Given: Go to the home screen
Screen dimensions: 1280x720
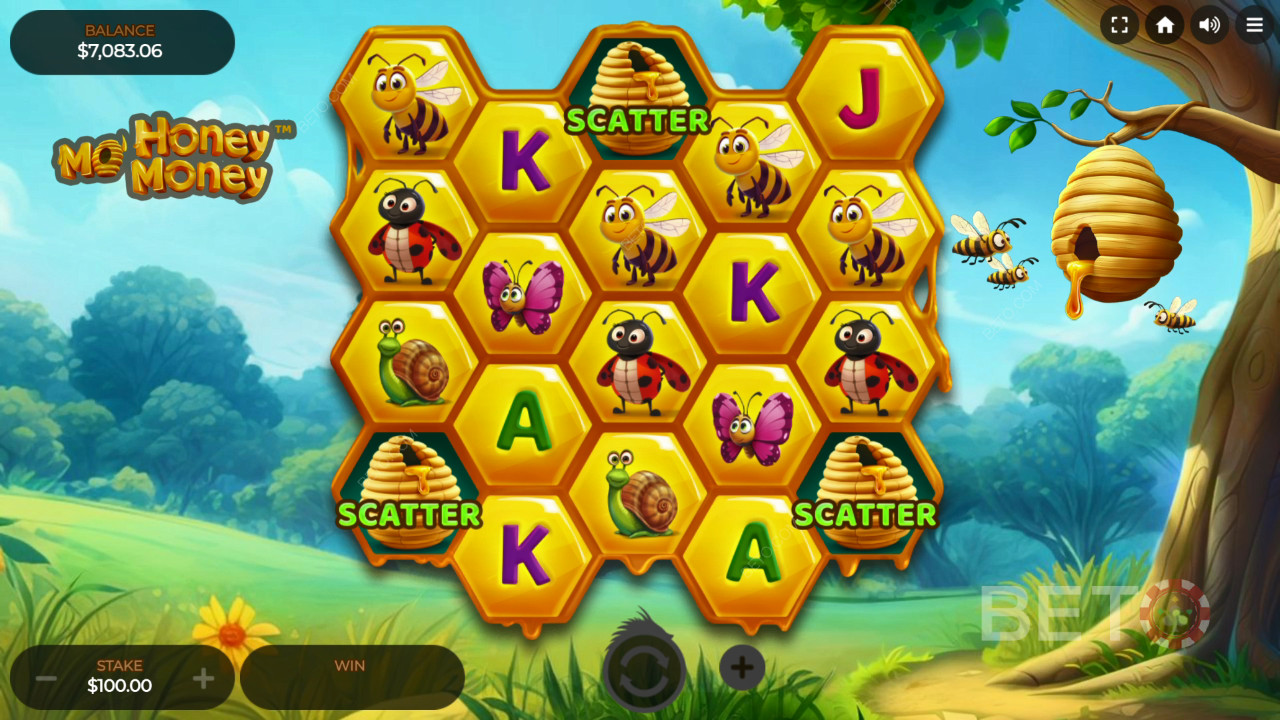Looking at the screenshot, I should coord(1164,25).
